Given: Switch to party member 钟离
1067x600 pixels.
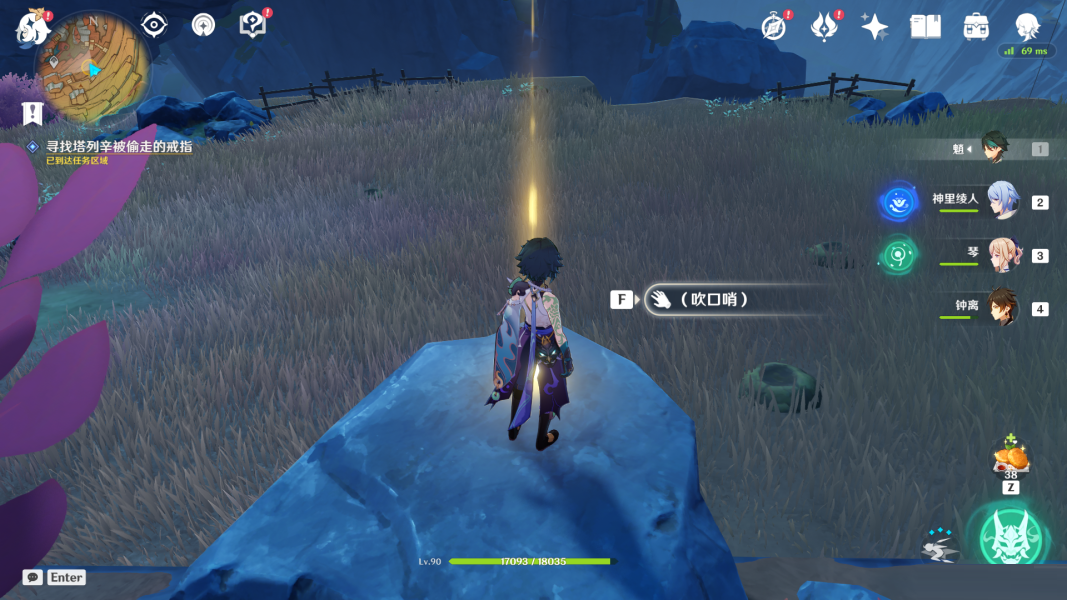Looking at the screenshot, I should 1002,307.
